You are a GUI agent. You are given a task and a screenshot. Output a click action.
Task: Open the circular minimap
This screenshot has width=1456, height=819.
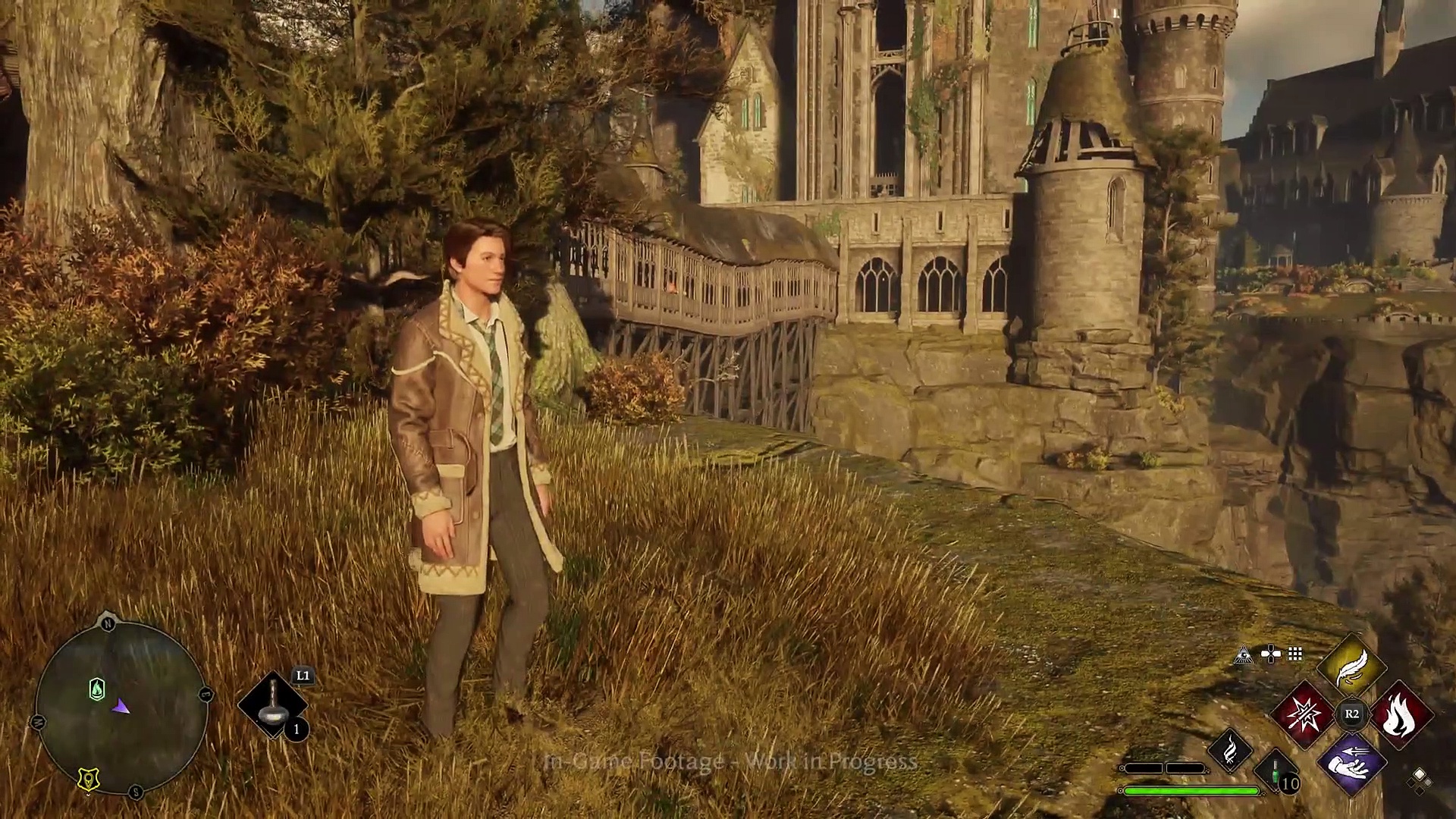[x=121, y=707]
